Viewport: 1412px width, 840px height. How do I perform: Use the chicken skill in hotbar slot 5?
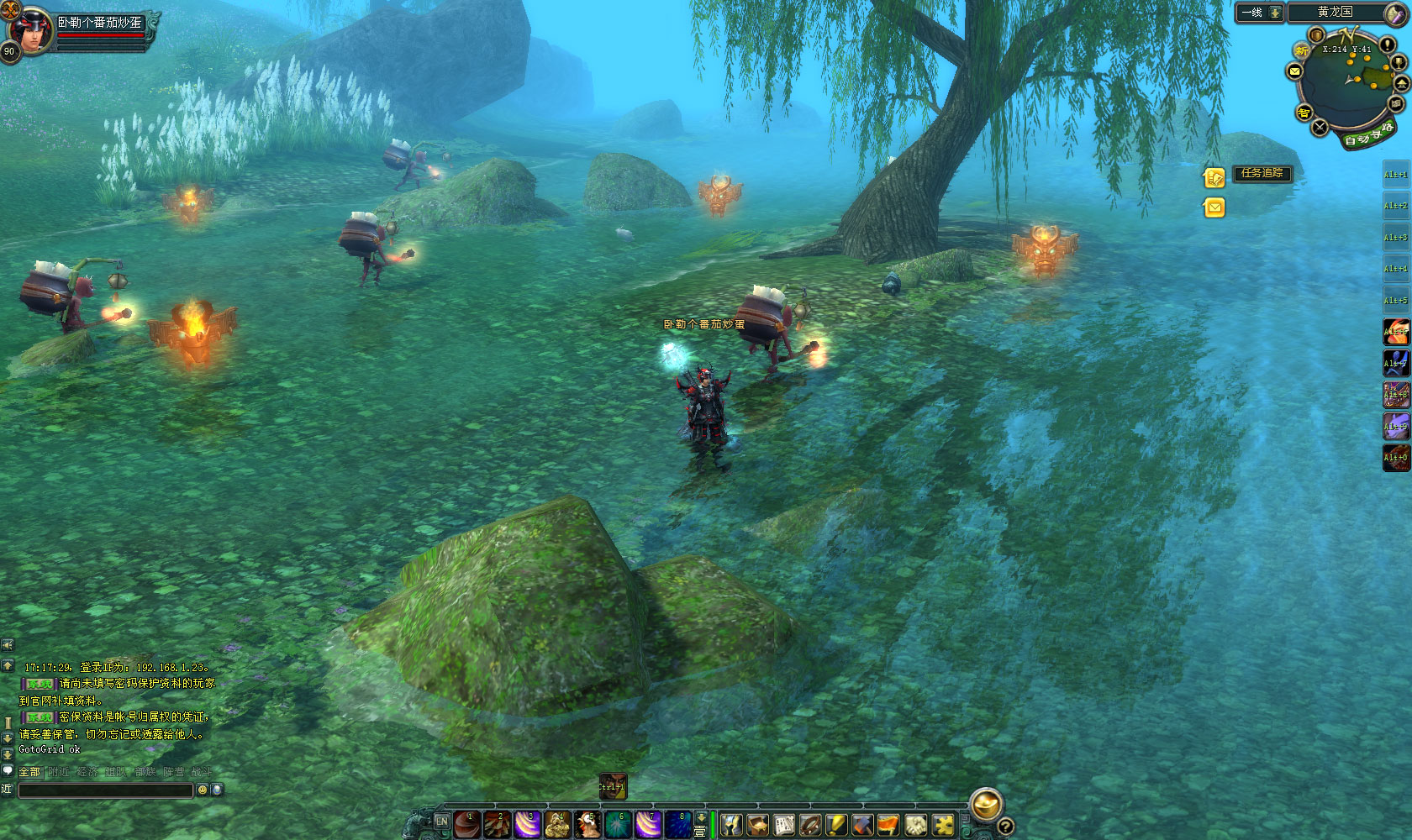coord(588,825)
